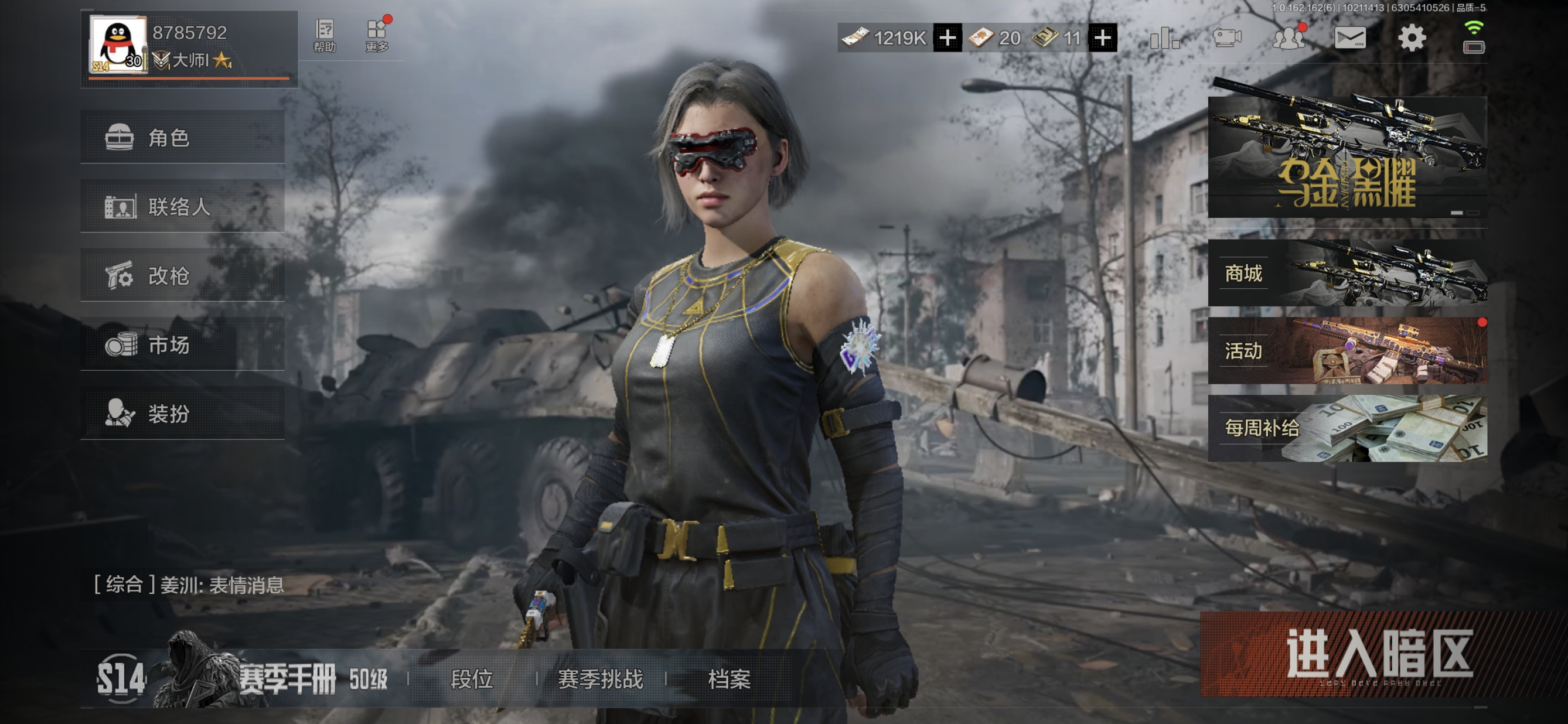
Task: Click the 更多 more button
Action: [377, 36]
